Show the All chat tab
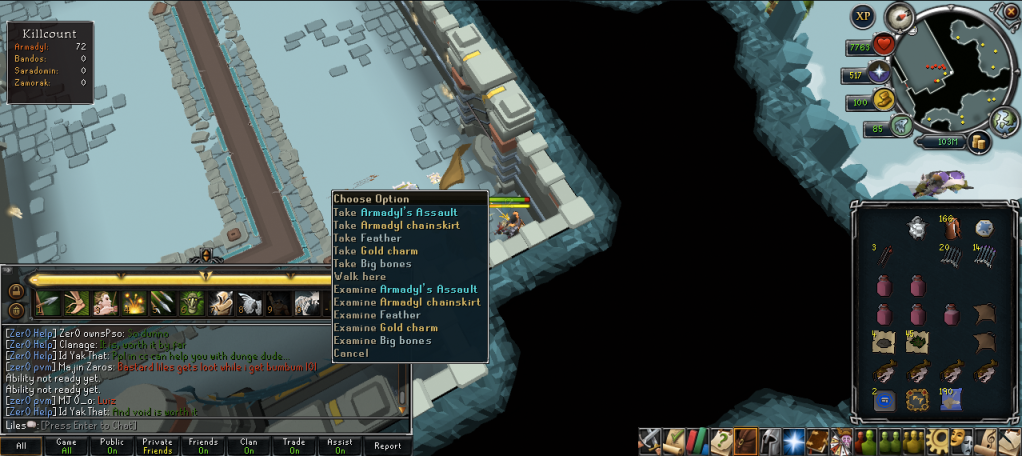 [20, 446]
